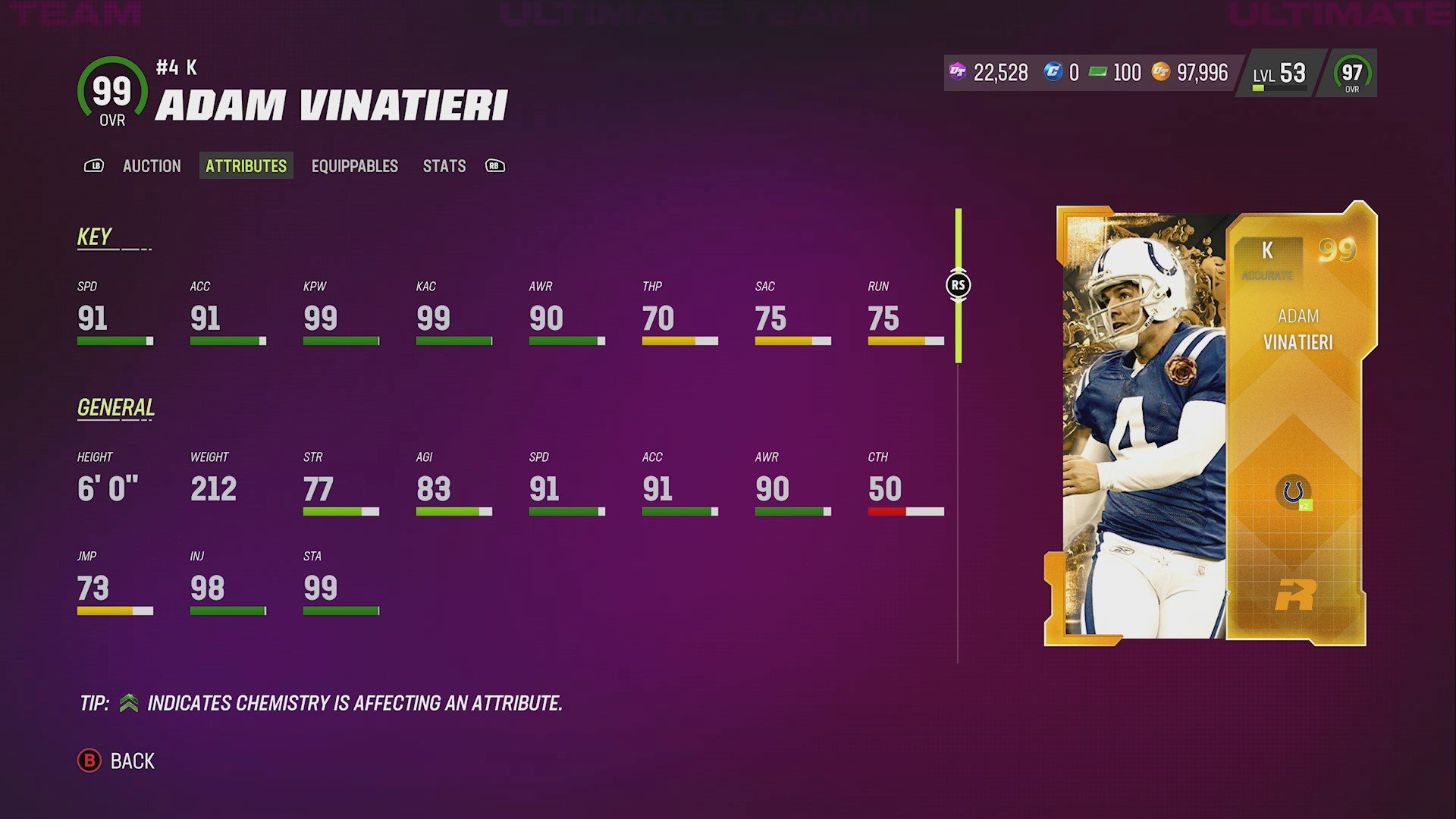The image size is (1456, 819).
Task: Select the blue coins balance icon
Action: [x=1054, y=73]
